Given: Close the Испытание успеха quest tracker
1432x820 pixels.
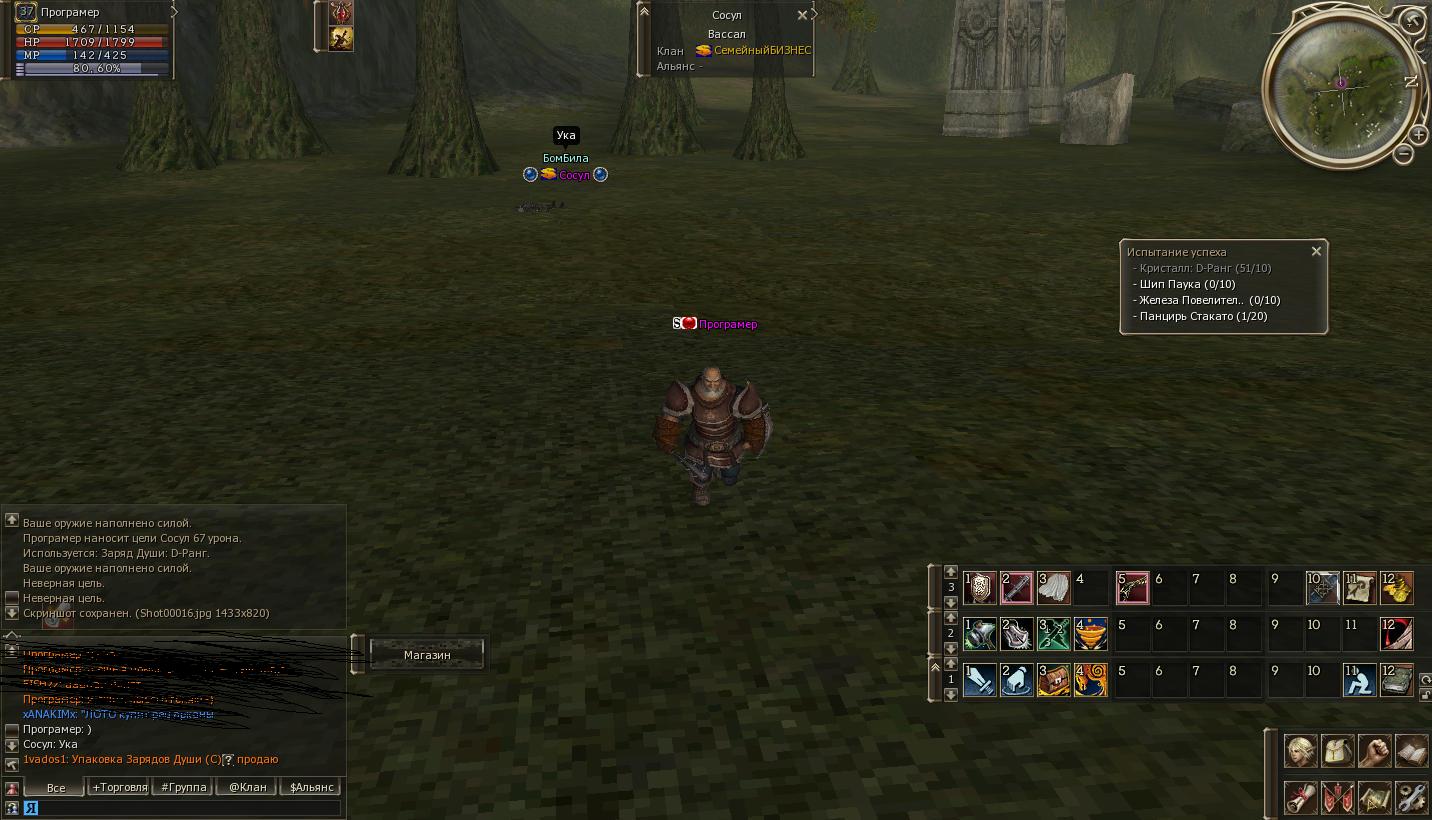Looking at the screenshot, I should pyautogui.click(x=1316, y=252).
